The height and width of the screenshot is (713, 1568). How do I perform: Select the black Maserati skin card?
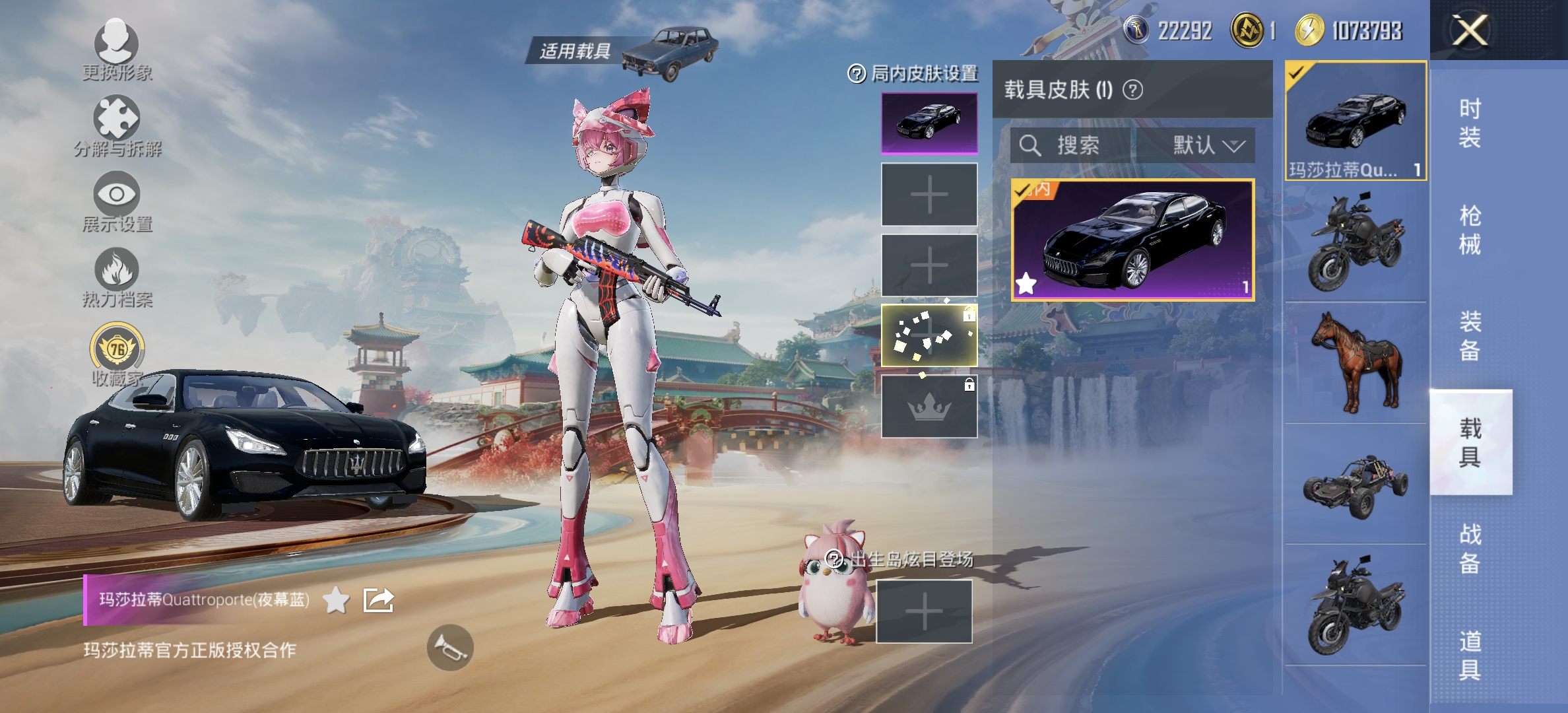[x=1132, y=240]
